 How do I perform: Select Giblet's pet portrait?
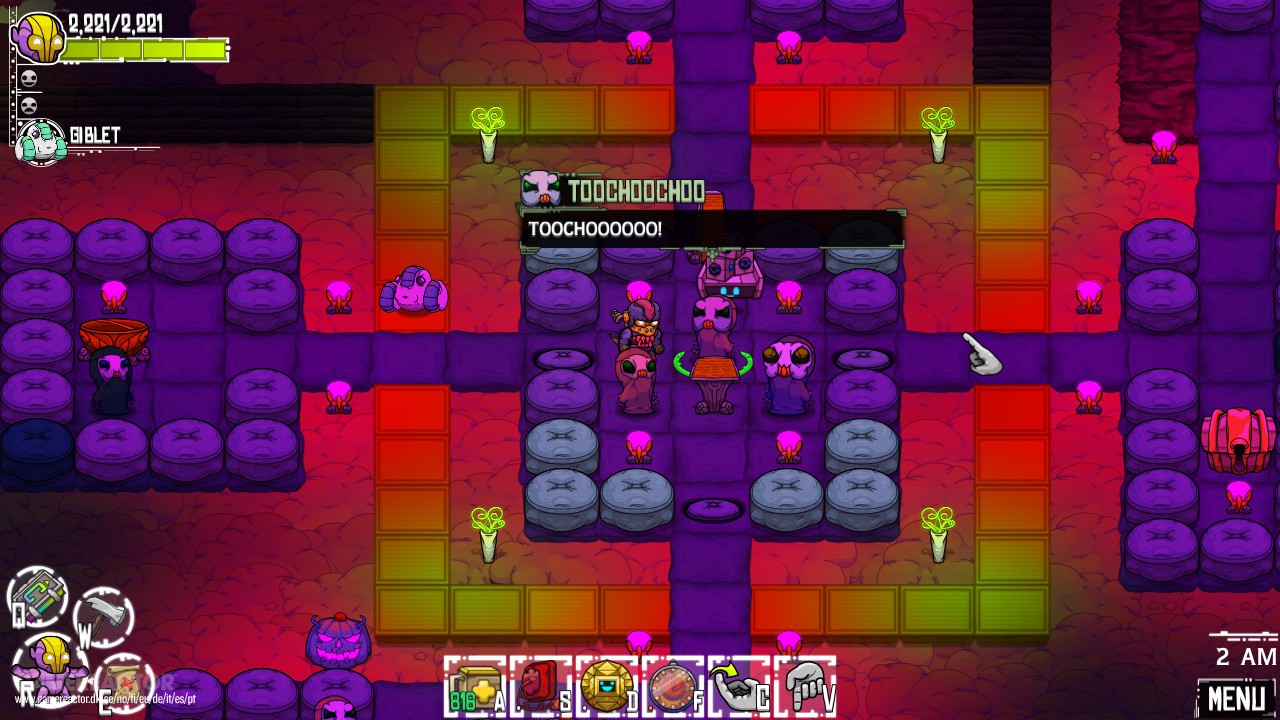[x=40, y=140]
